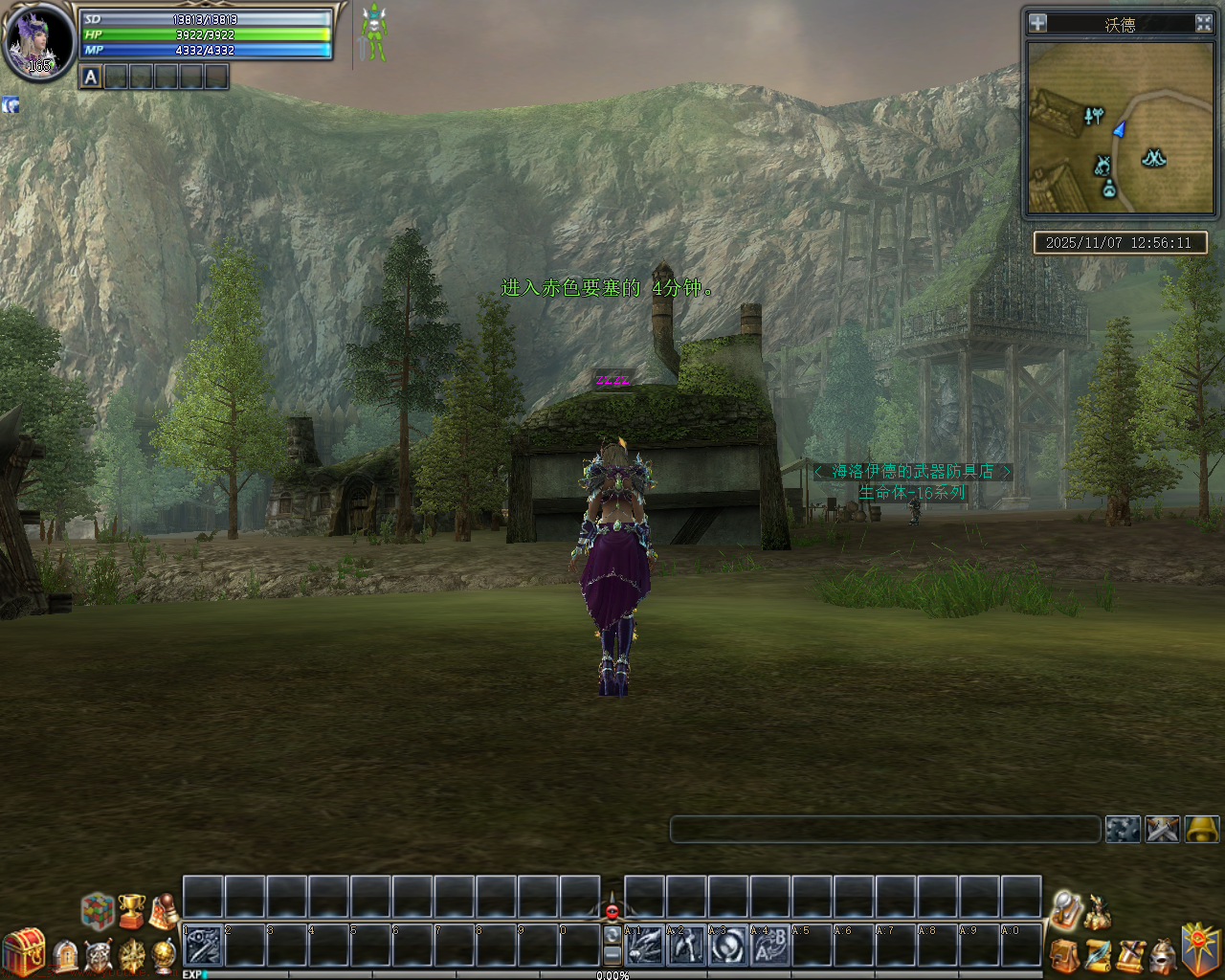Screen dimensions: 1225x980
Task: Open the sun shield emblem menu
Action: [1201, 948]
